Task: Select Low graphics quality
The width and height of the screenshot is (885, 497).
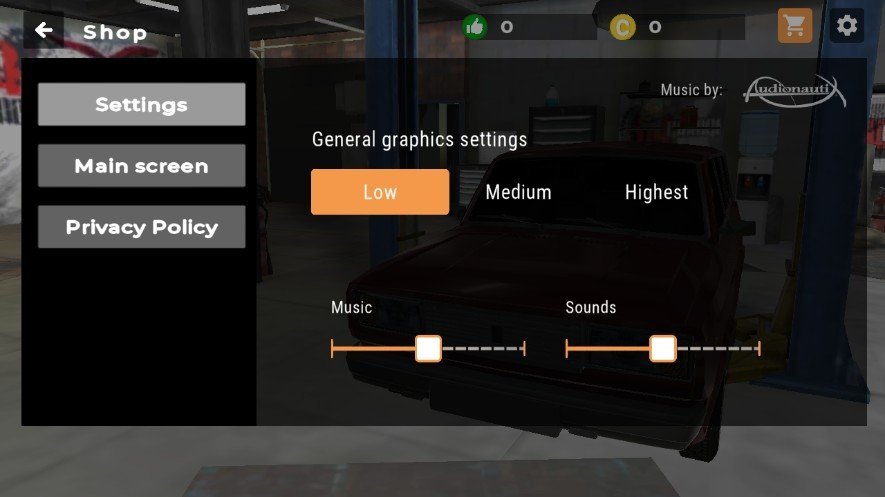Action: click(380, 192)
